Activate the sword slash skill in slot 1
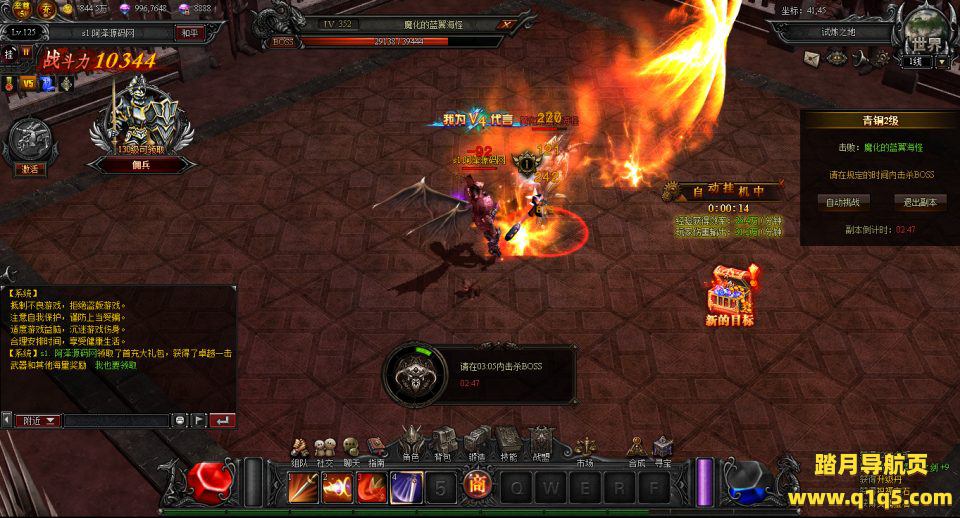 (x=303, y=487)
